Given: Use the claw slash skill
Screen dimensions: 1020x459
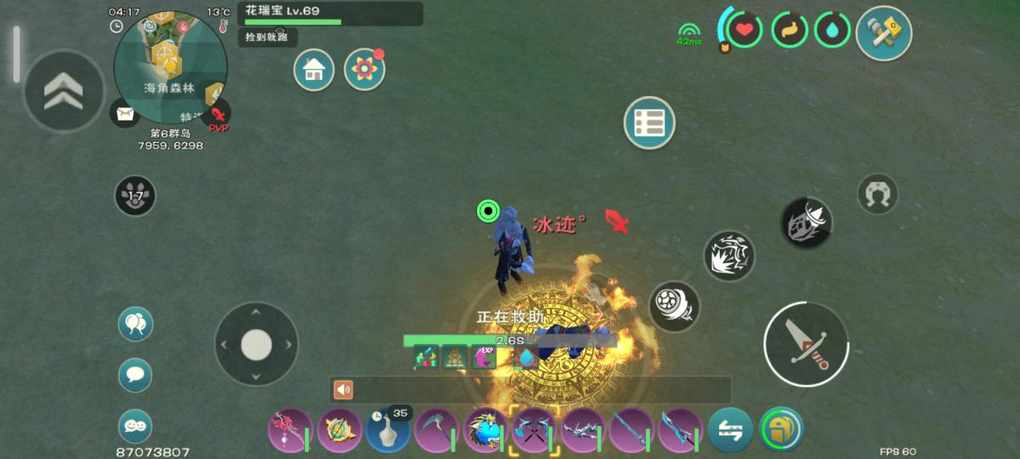Looking at the screenshot, I should click(729, 257).
